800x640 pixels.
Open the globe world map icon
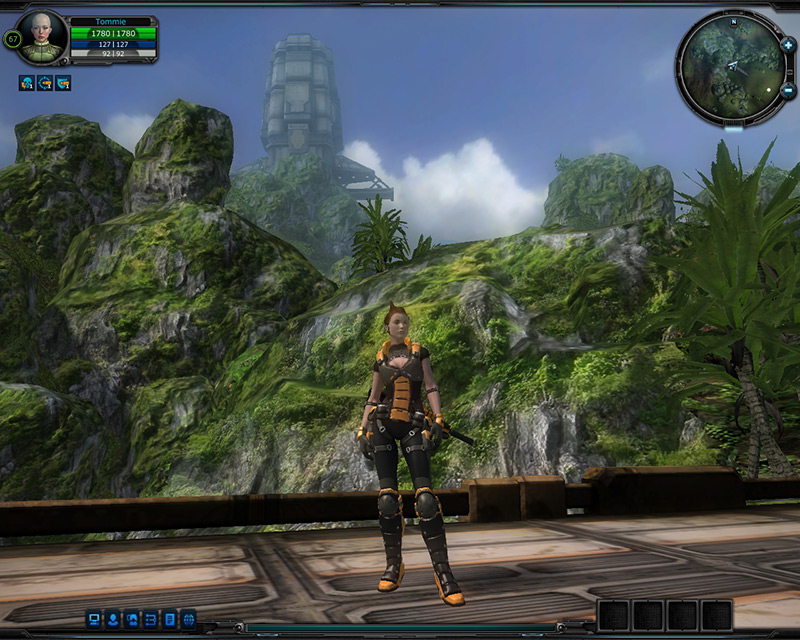coord(188,618)
